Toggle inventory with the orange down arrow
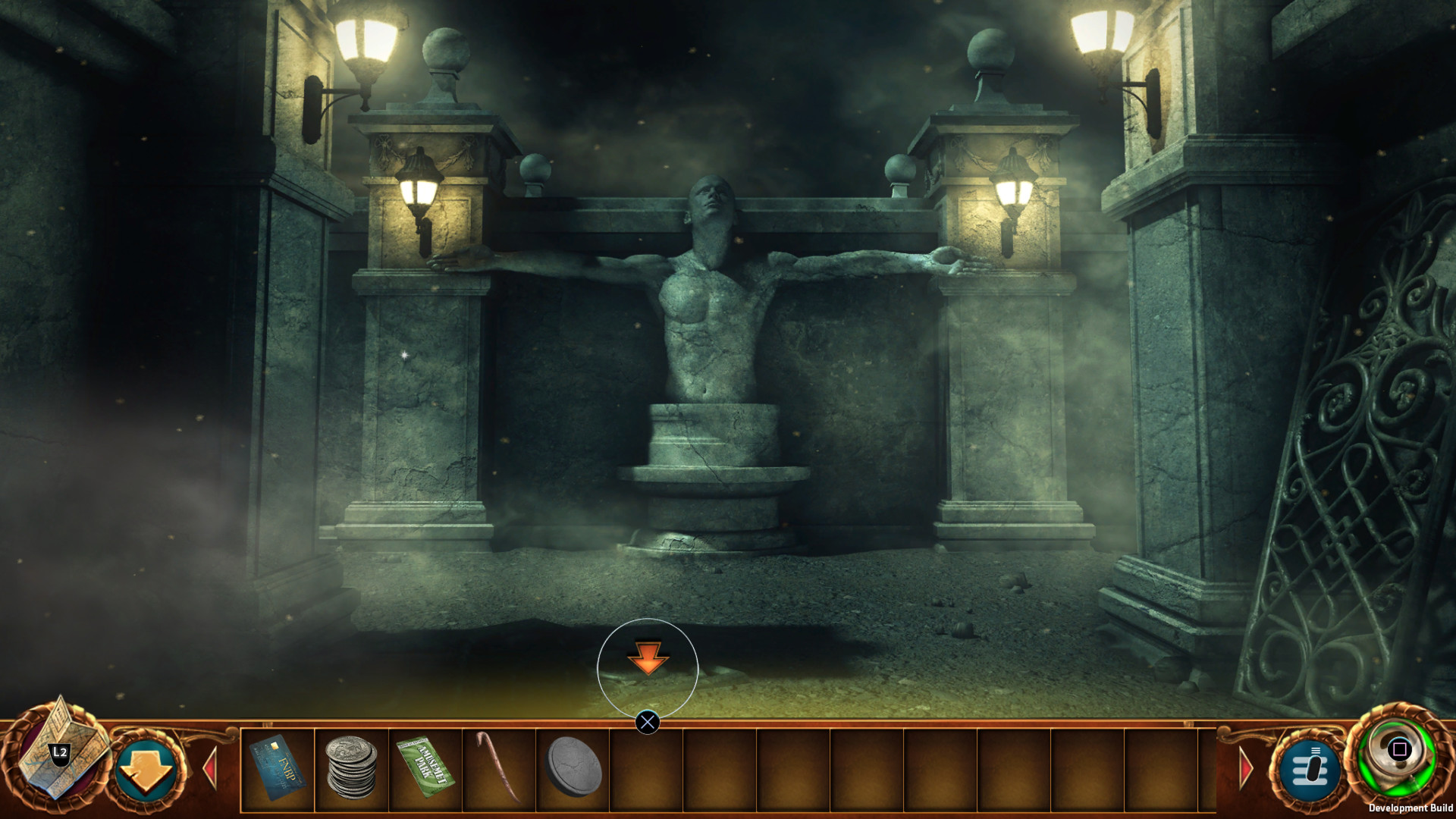This screenshot has height=819, width=1456. click(x=146, y=767)
